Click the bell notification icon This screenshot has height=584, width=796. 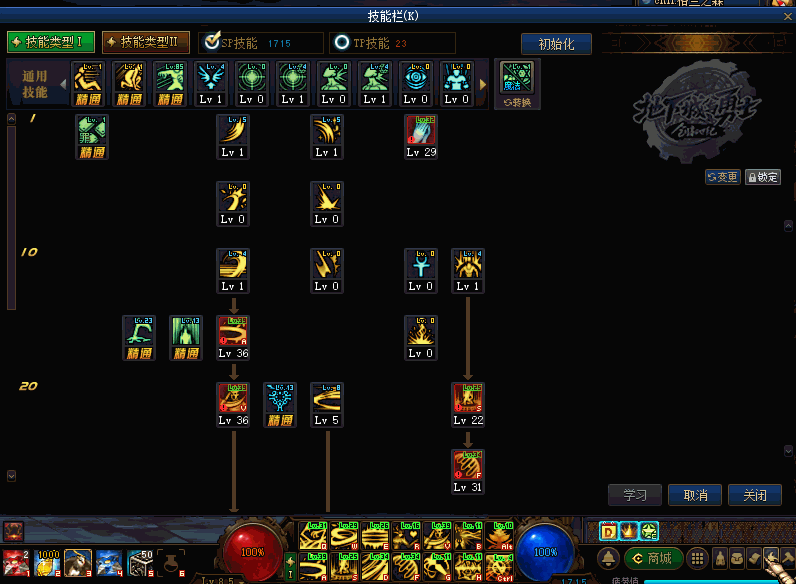608,558
